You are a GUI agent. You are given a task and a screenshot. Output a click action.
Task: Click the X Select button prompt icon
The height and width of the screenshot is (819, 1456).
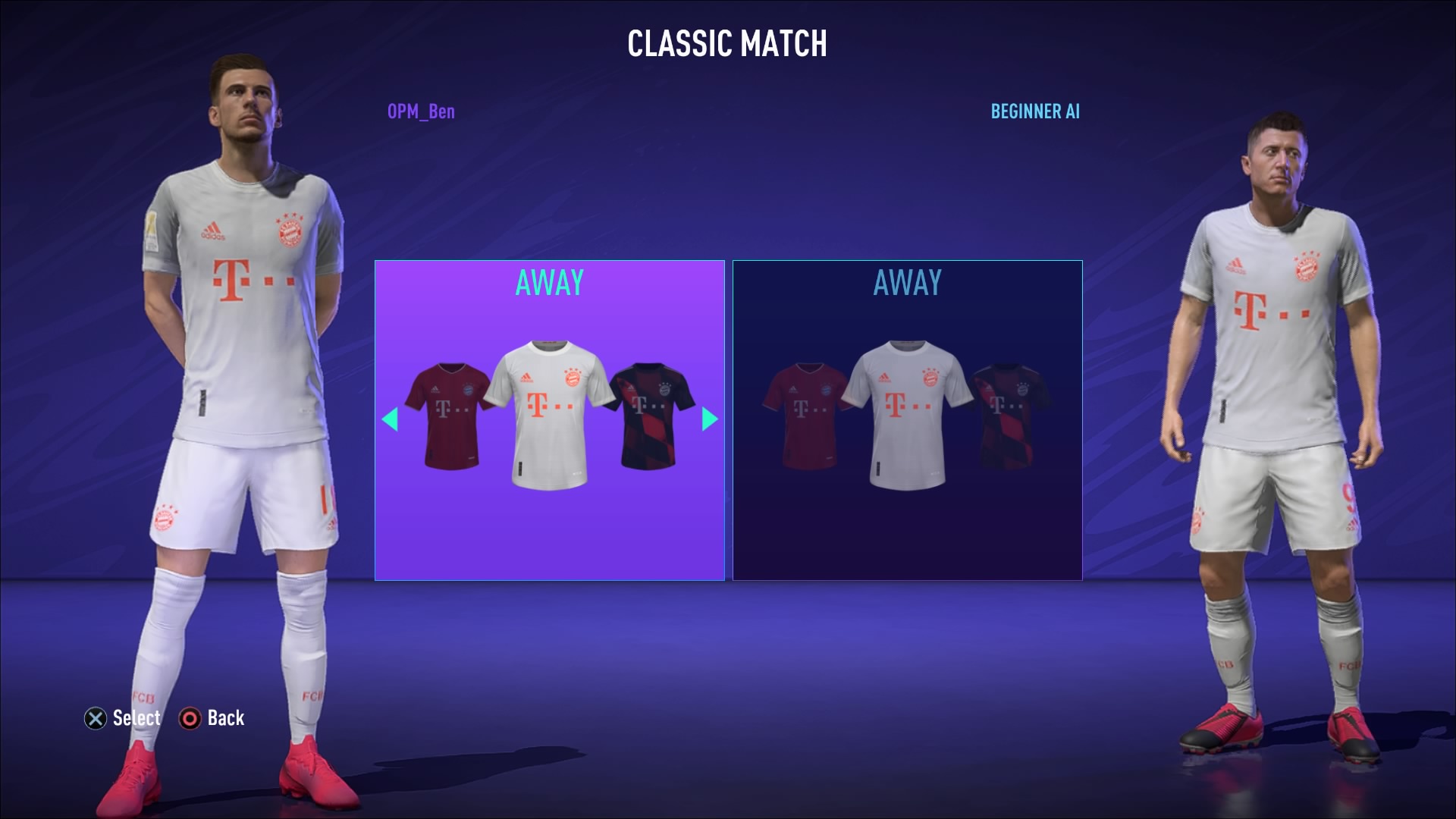click(x=93, y=718)
